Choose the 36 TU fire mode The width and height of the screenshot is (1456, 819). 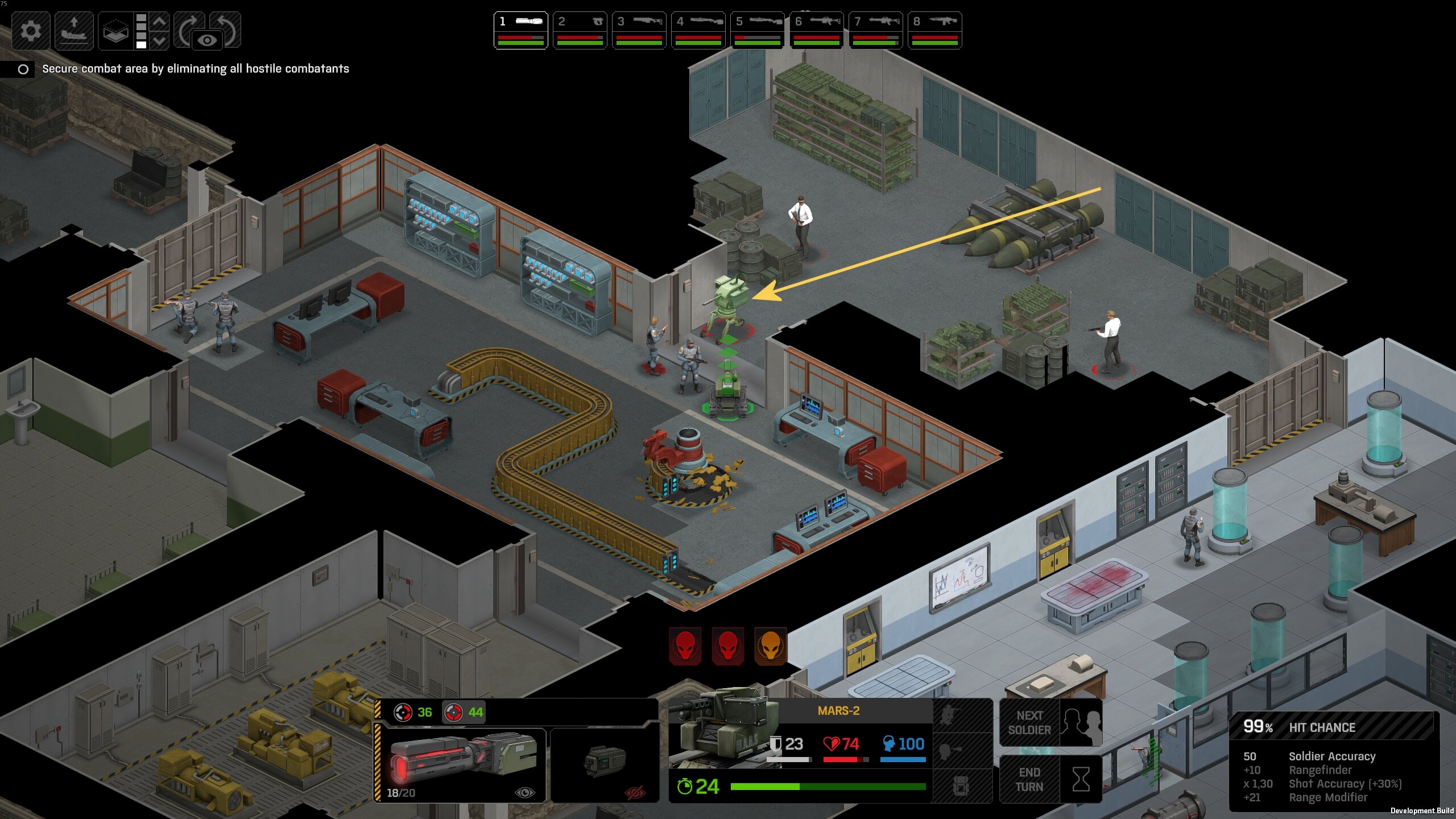point(413,712)
